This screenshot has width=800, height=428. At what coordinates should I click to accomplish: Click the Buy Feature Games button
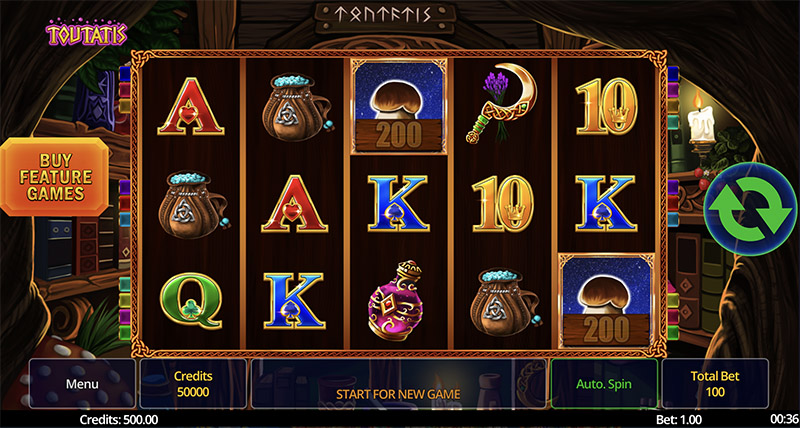coord(55,175)
